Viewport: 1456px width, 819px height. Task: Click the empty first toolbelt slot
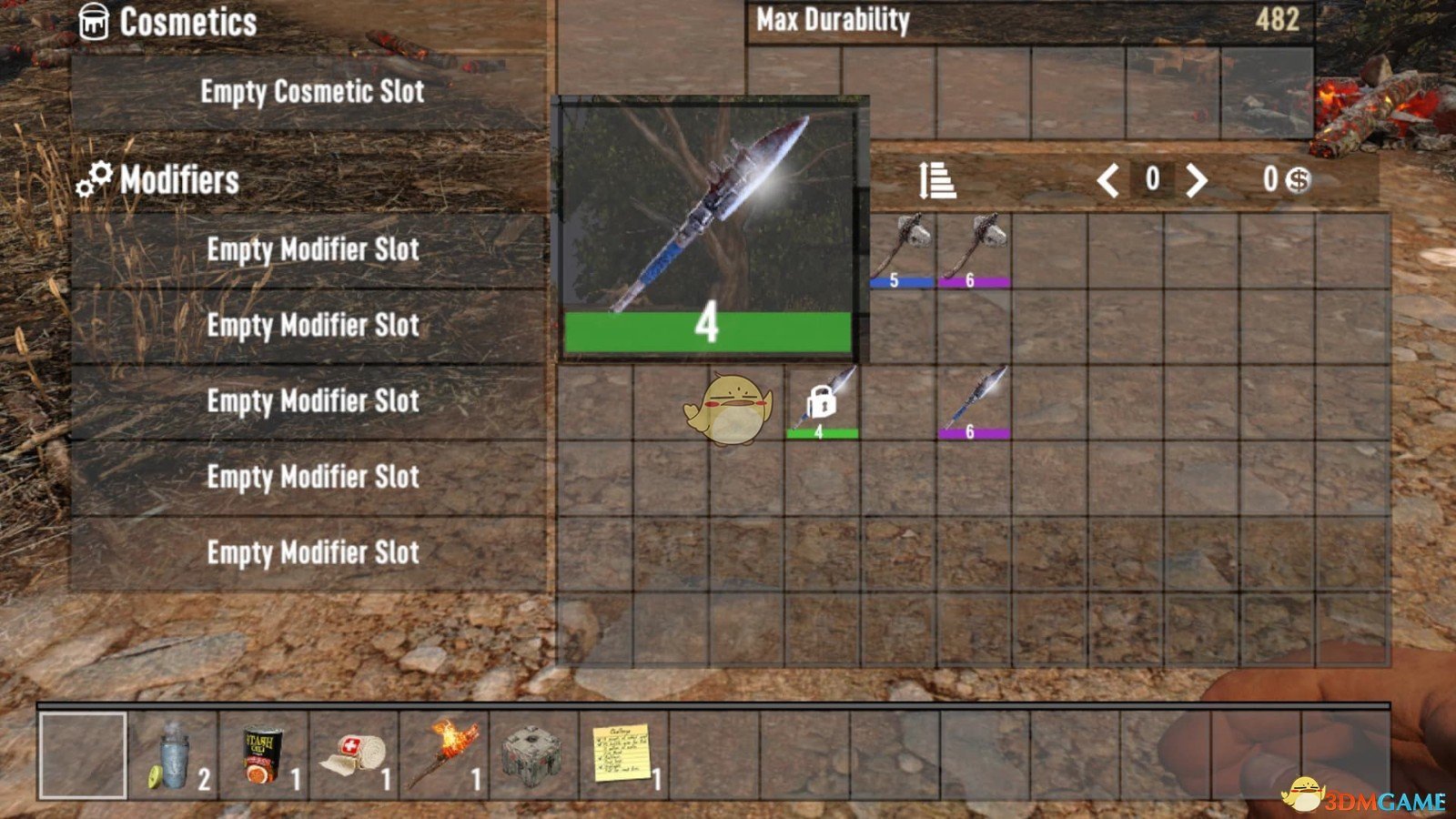pyautogui.click(x=82, y=753)
